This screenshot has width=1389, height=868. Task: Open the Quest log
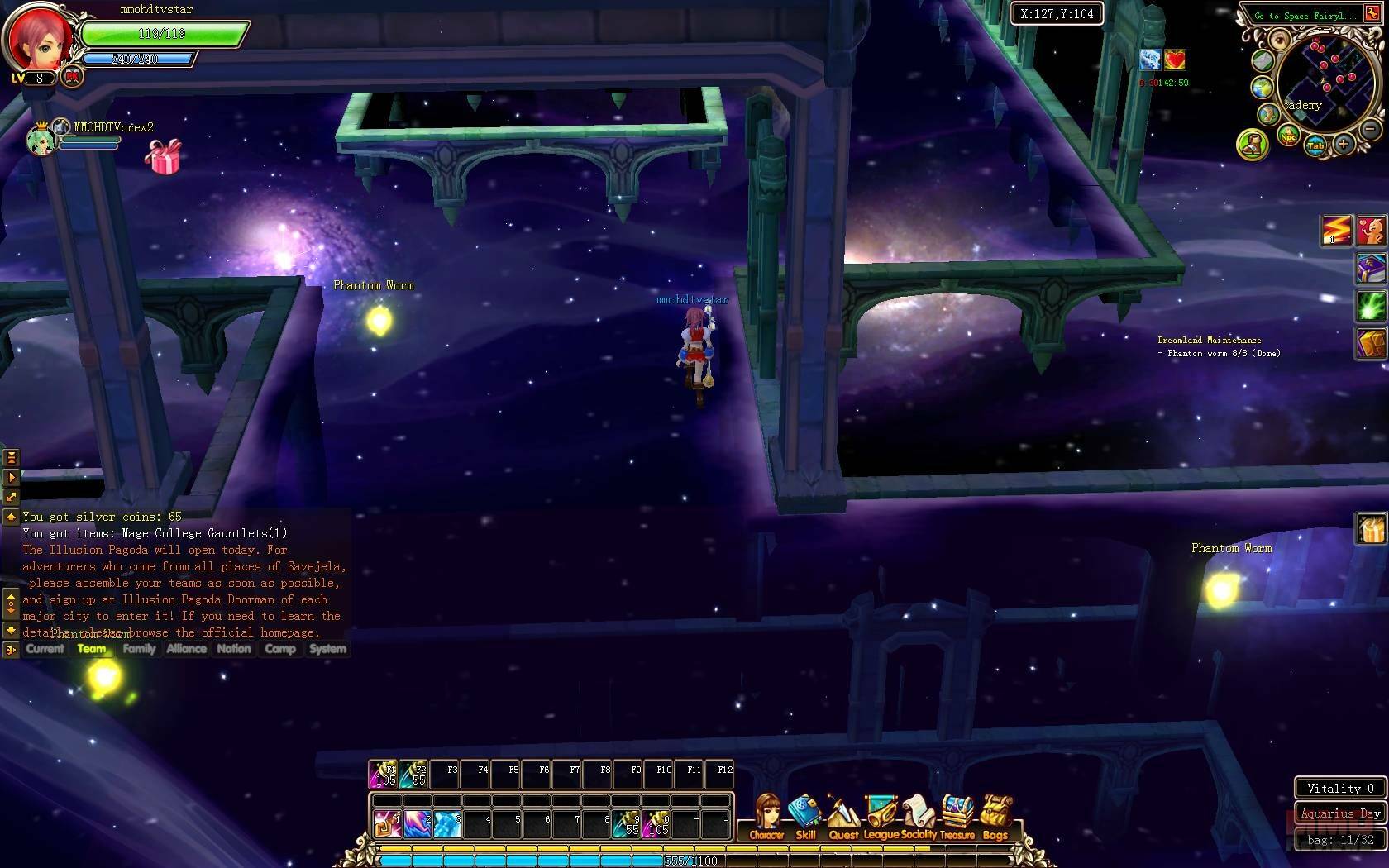click(x=842, y=816)
